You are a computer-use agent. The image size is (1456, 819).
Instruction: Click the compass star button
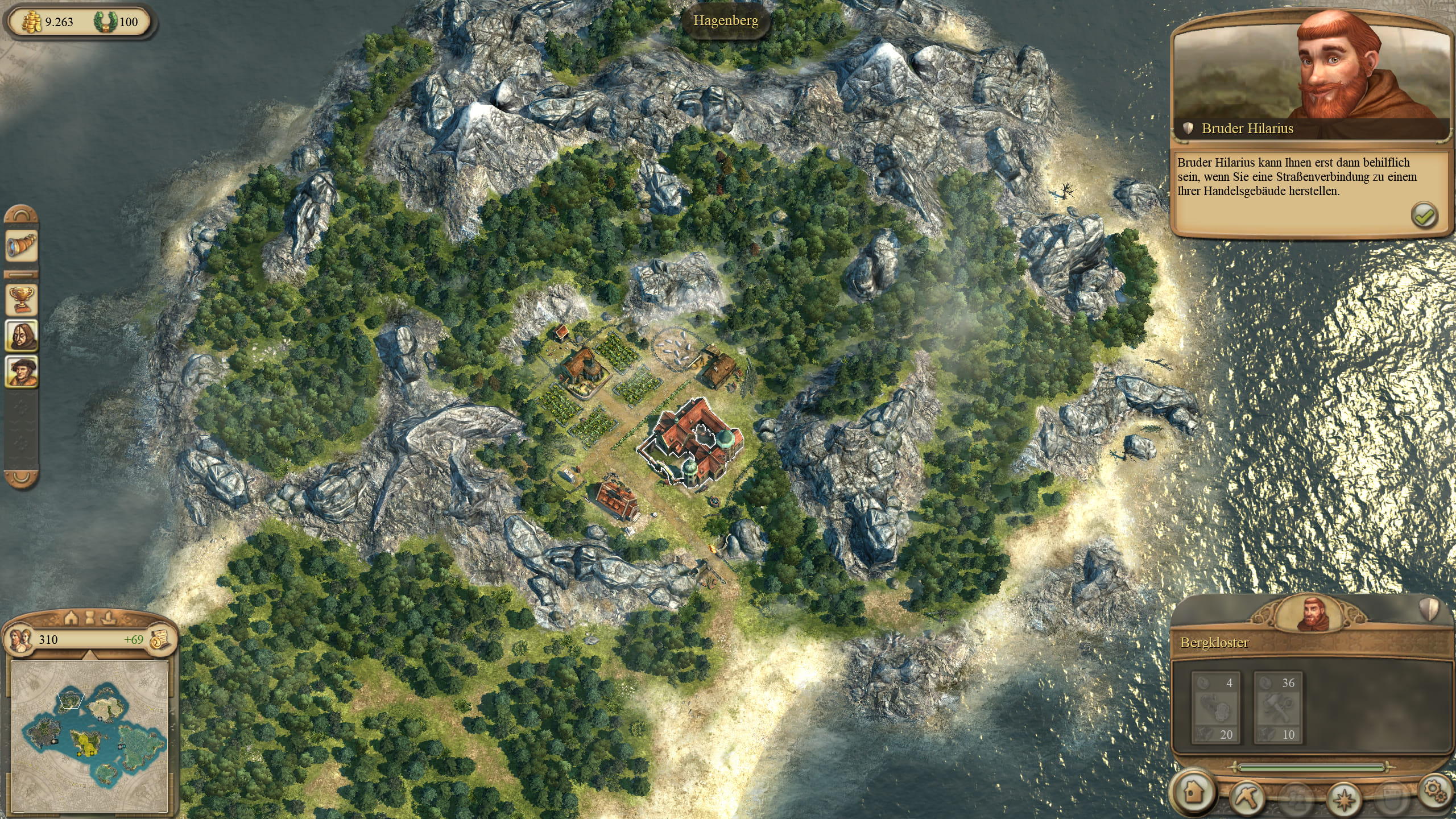(x=1346, y=797)
